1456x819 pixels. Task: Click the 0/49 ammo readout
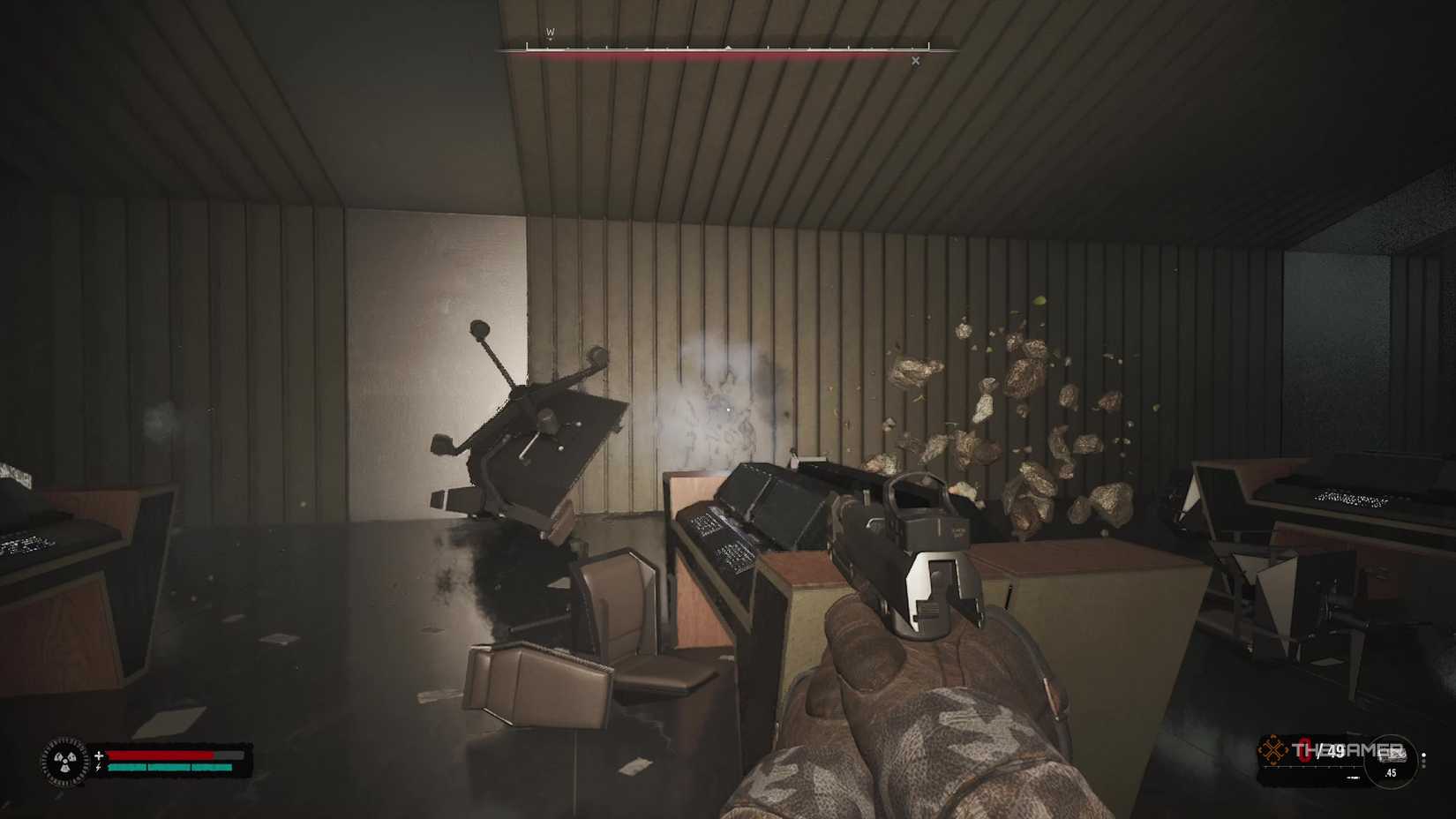point(1324,750)
